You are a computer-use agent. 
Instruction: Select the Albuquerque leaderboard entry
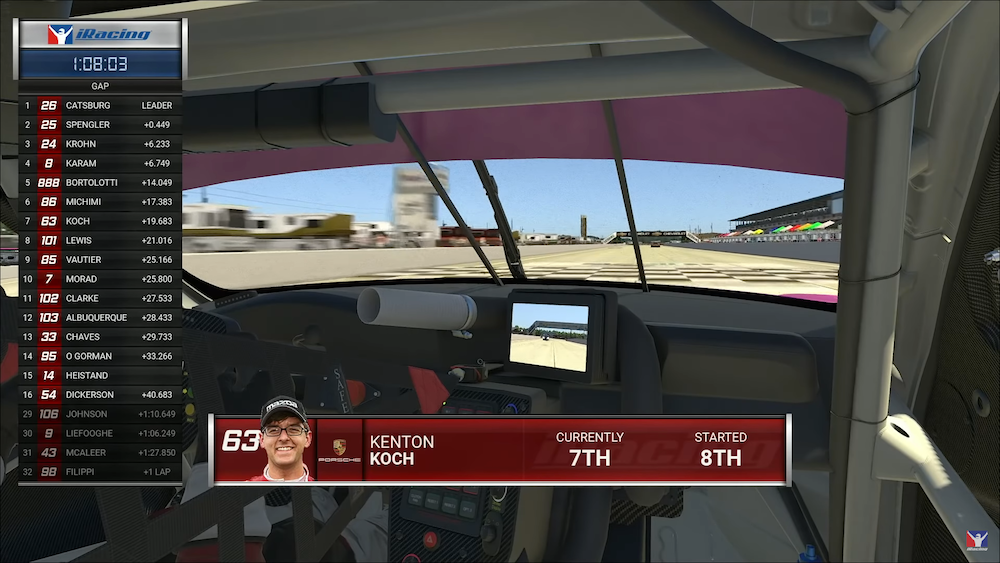click(x=100, y=317)
